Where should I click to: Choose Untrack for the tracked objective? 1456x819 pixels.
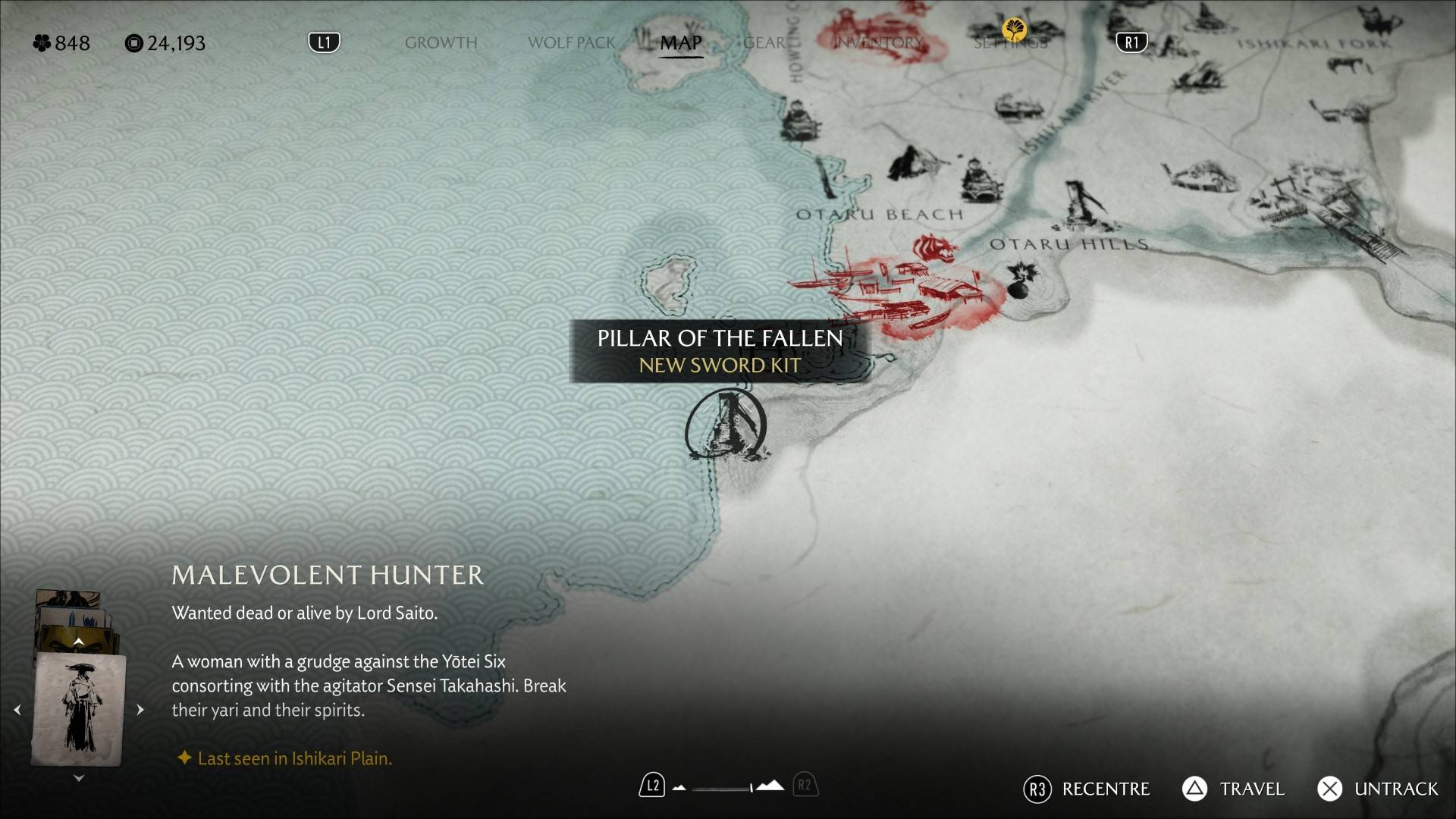(1377, 789)
